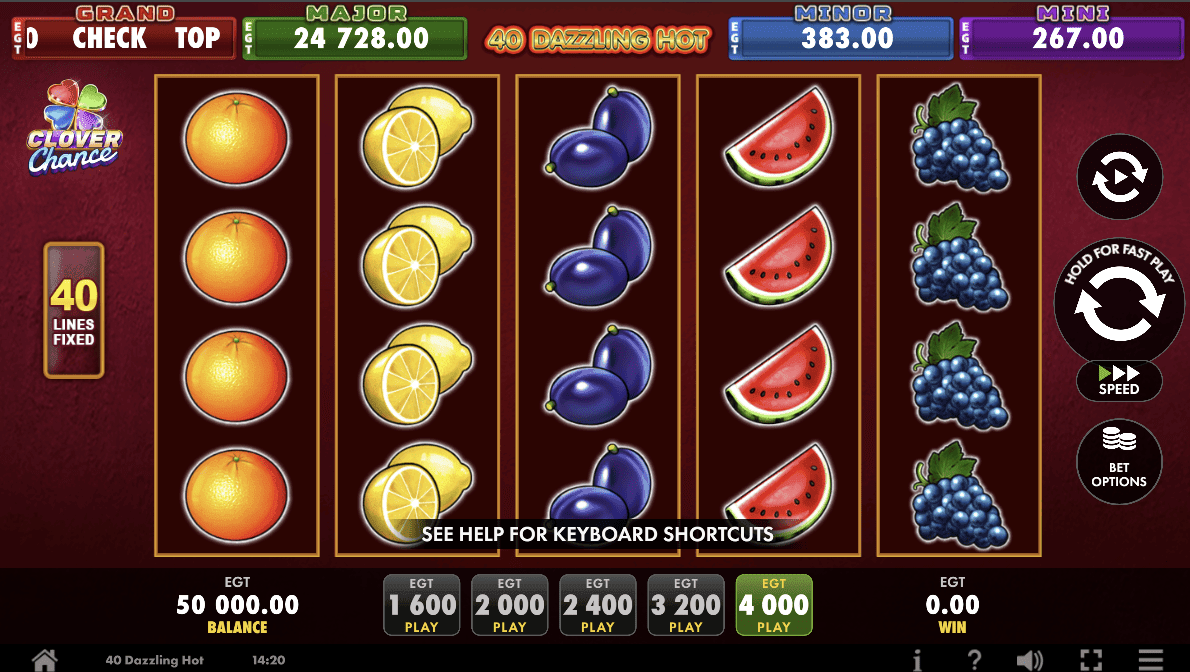Screen dimensions: 1190x672
Task: Open Bet Options
Action: coord(1119,462)
